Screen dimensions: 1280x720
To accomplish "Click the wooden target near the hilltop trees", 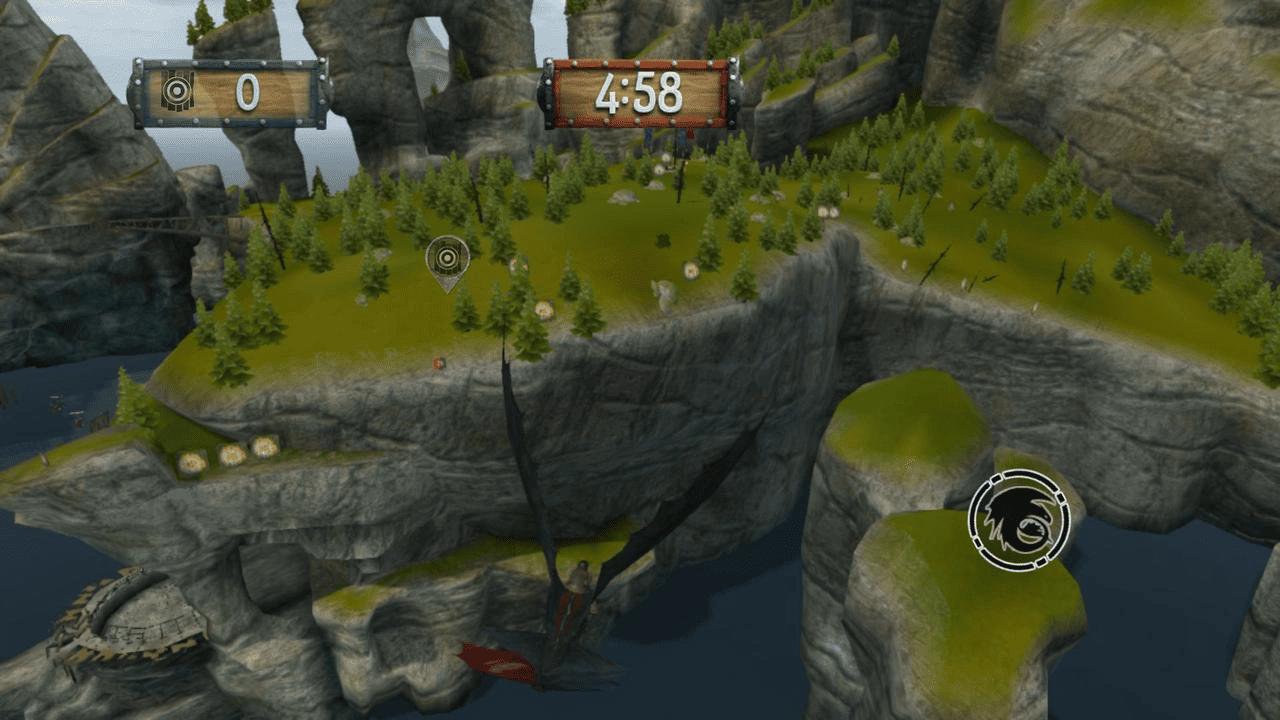I will coord(545,310).
